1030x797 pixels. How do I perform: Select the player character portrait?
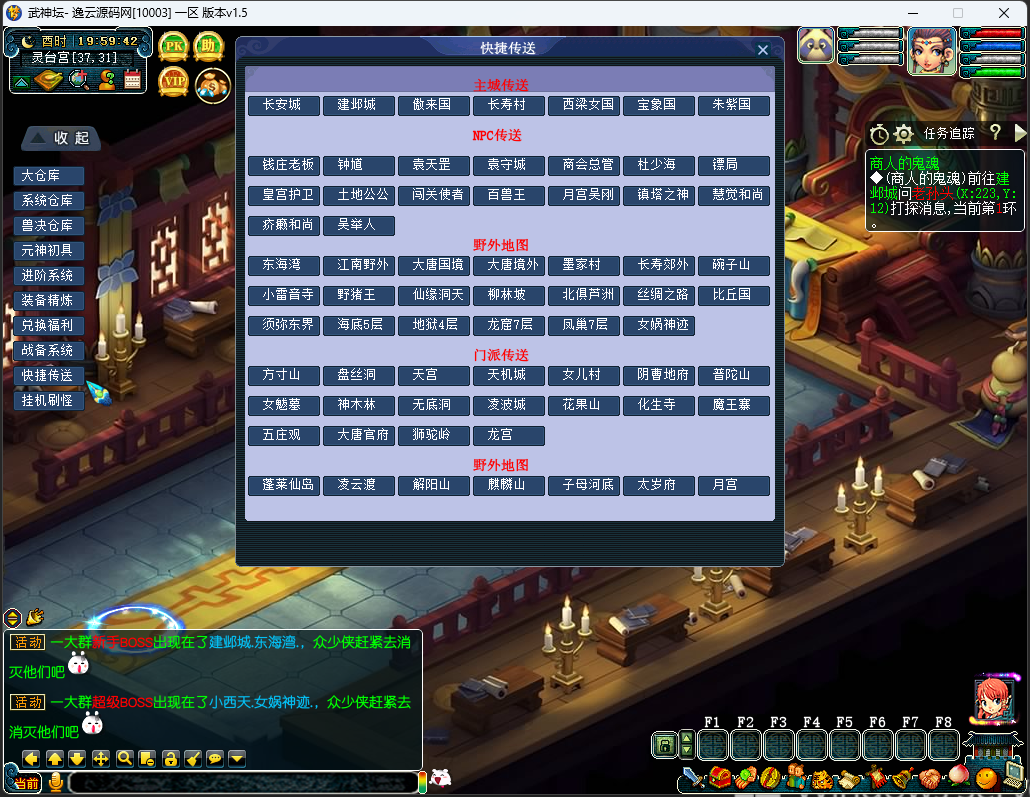932,51
